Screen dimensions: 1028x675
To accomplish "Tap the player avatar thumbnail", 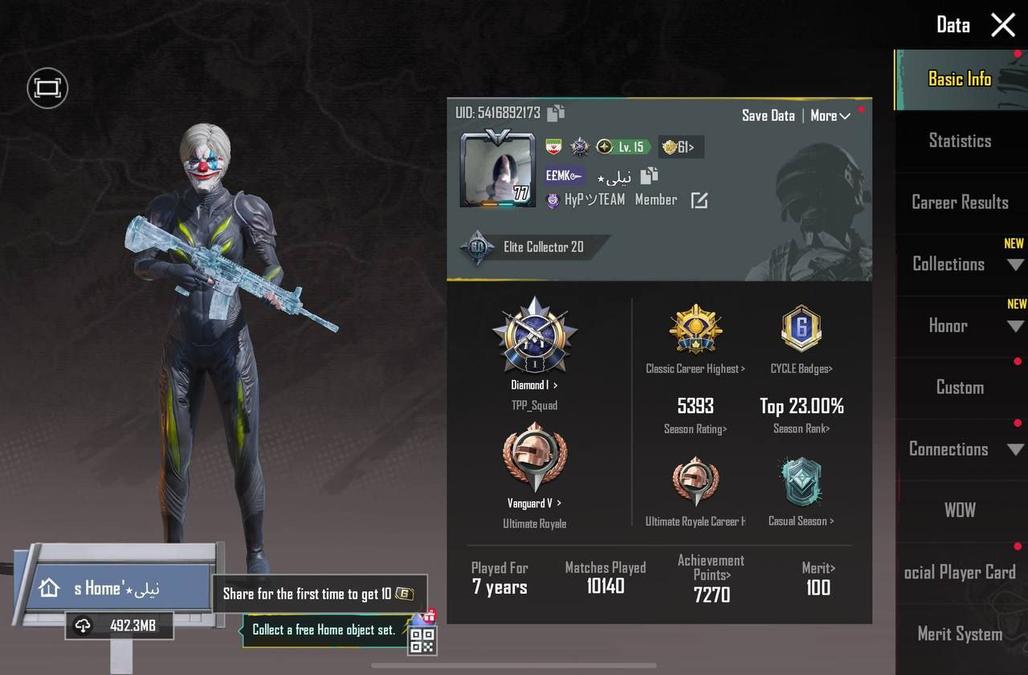I will [497, 169].
